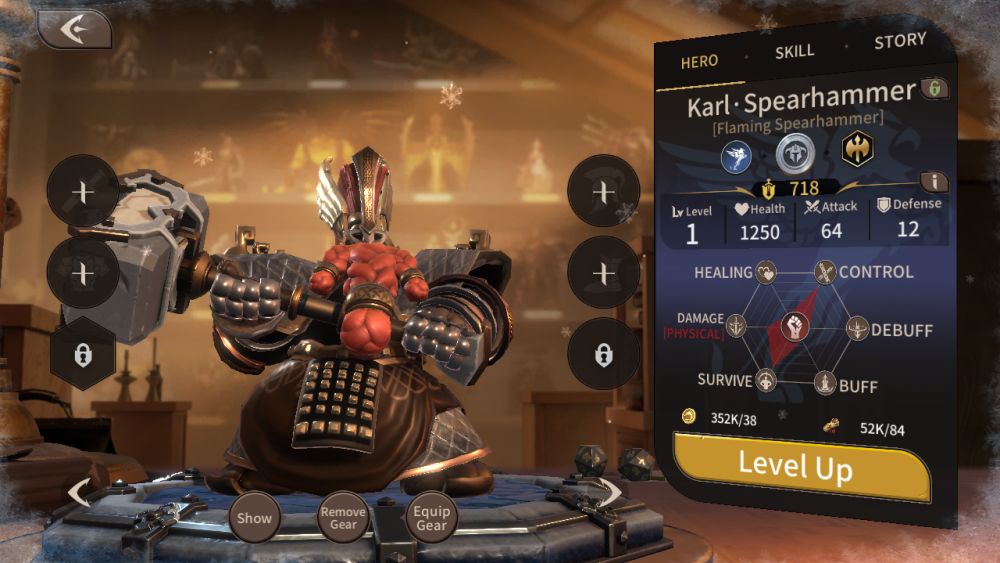
Task: Click the Show button
Action: [254, 518]
